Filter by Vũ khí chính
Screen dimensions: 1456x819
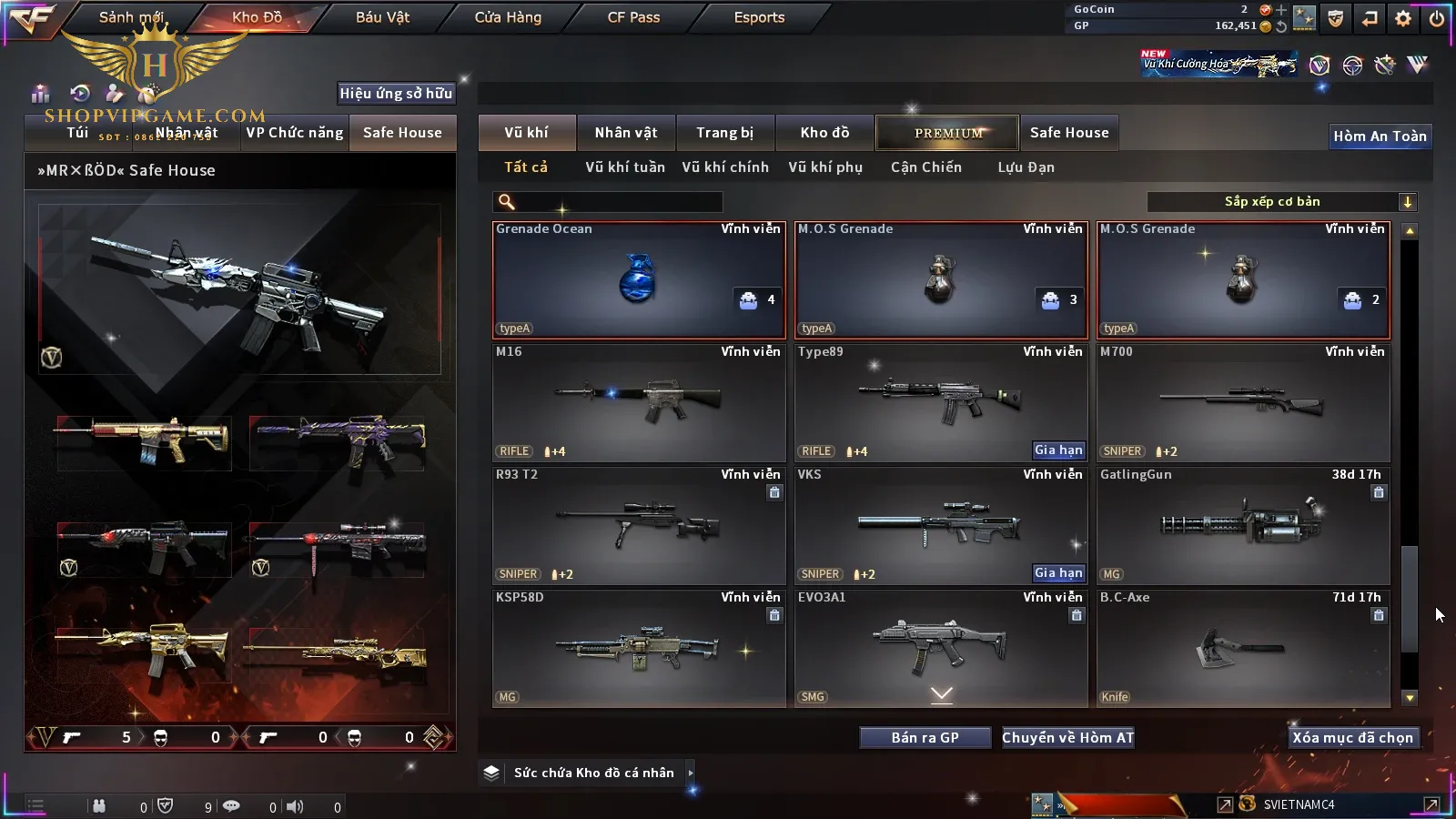click(x=724, y=167)
